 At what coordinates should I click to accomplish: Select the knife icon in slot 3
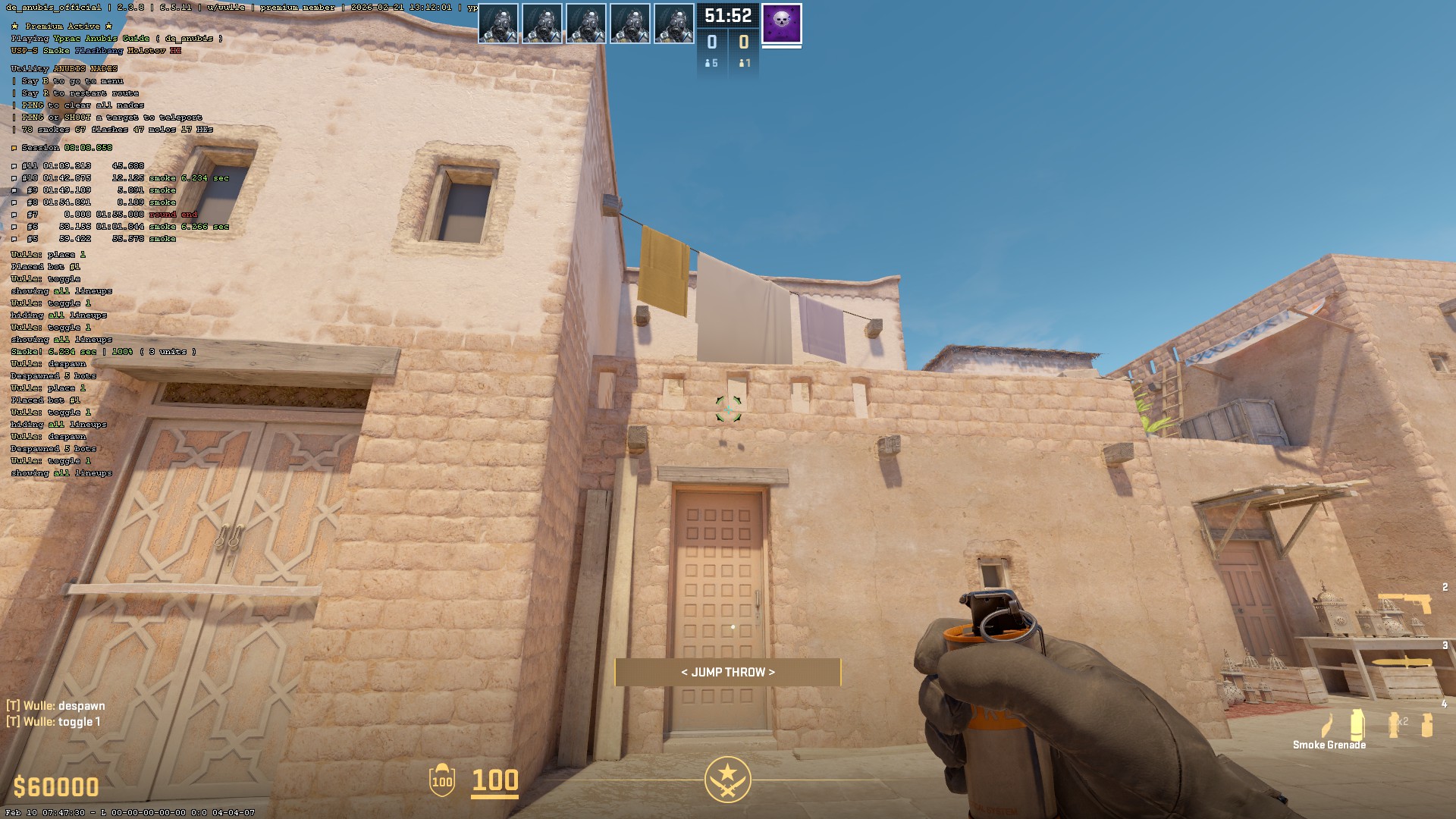click(1402, 662)
